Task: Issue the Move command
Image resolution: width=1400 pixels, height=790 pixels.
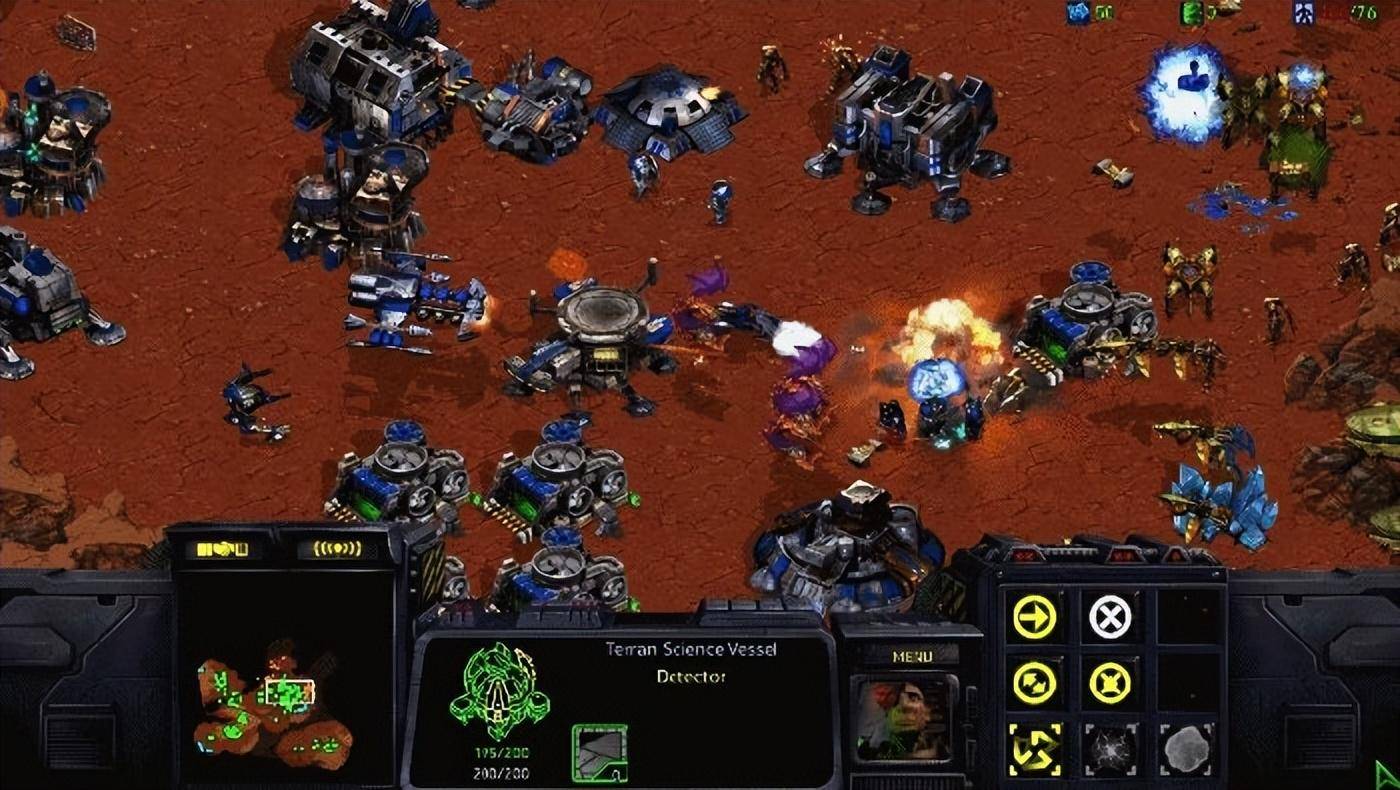Action: pyautogui.click(x=1034, y=617)
